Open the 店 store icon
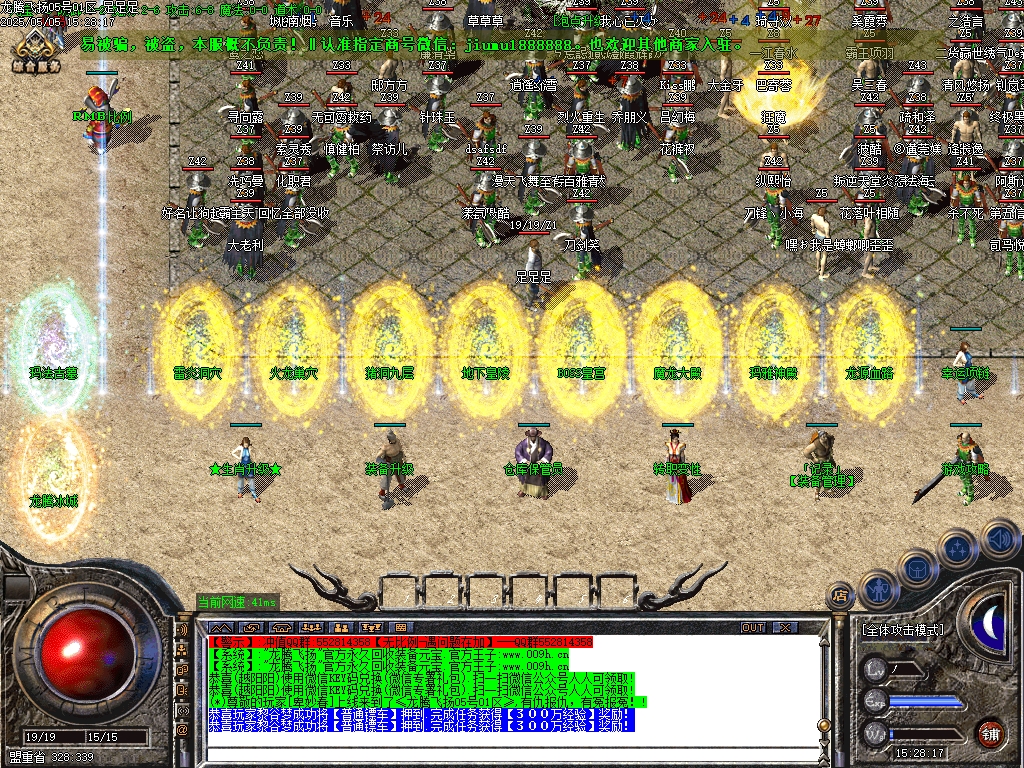This screenshot has height=768, width=1024. click(x=840, y=596)
